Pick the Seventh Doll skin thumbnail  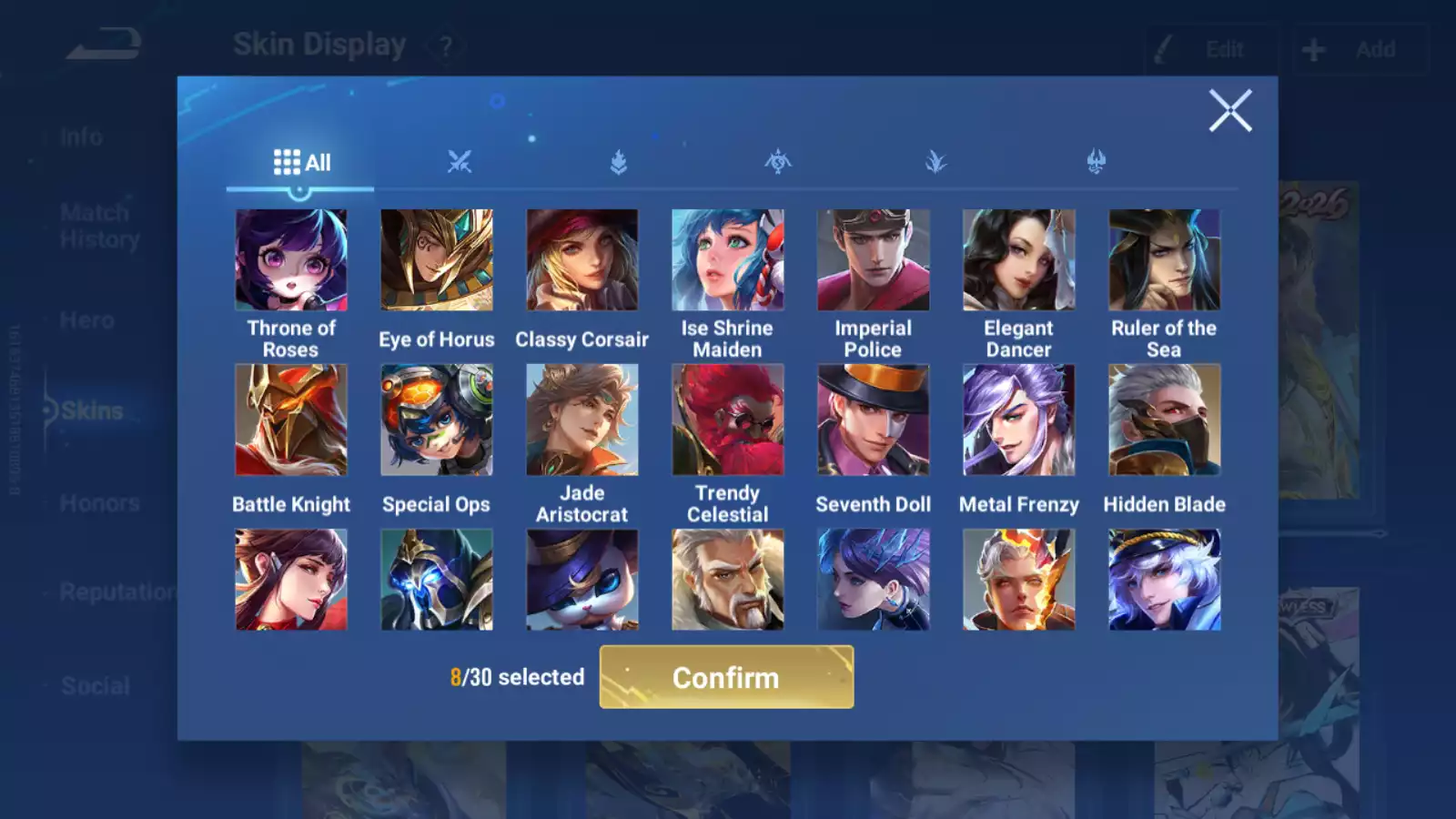point(874,420)
